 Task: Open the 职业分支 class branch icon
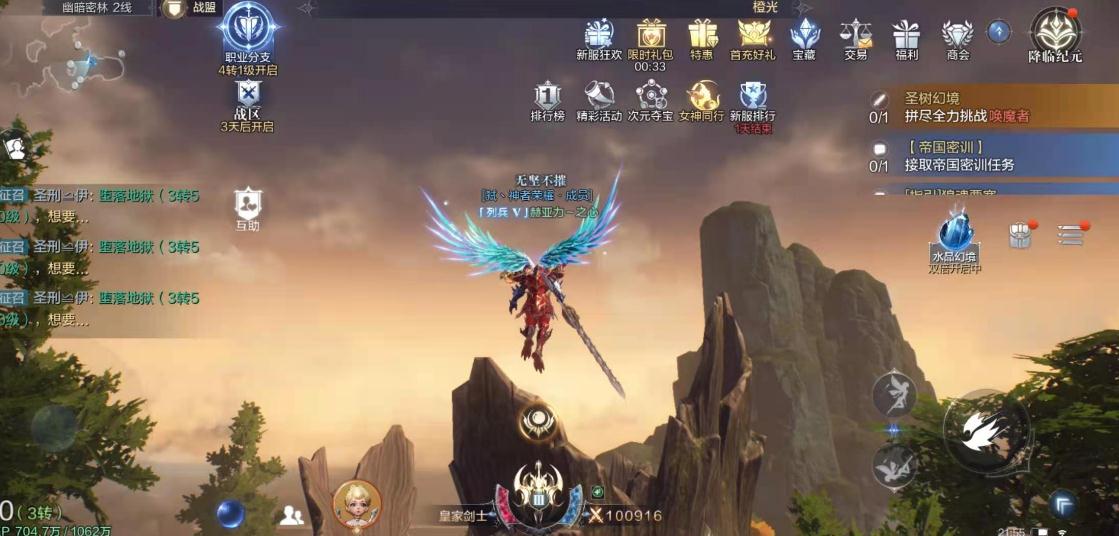click(248, 33)
